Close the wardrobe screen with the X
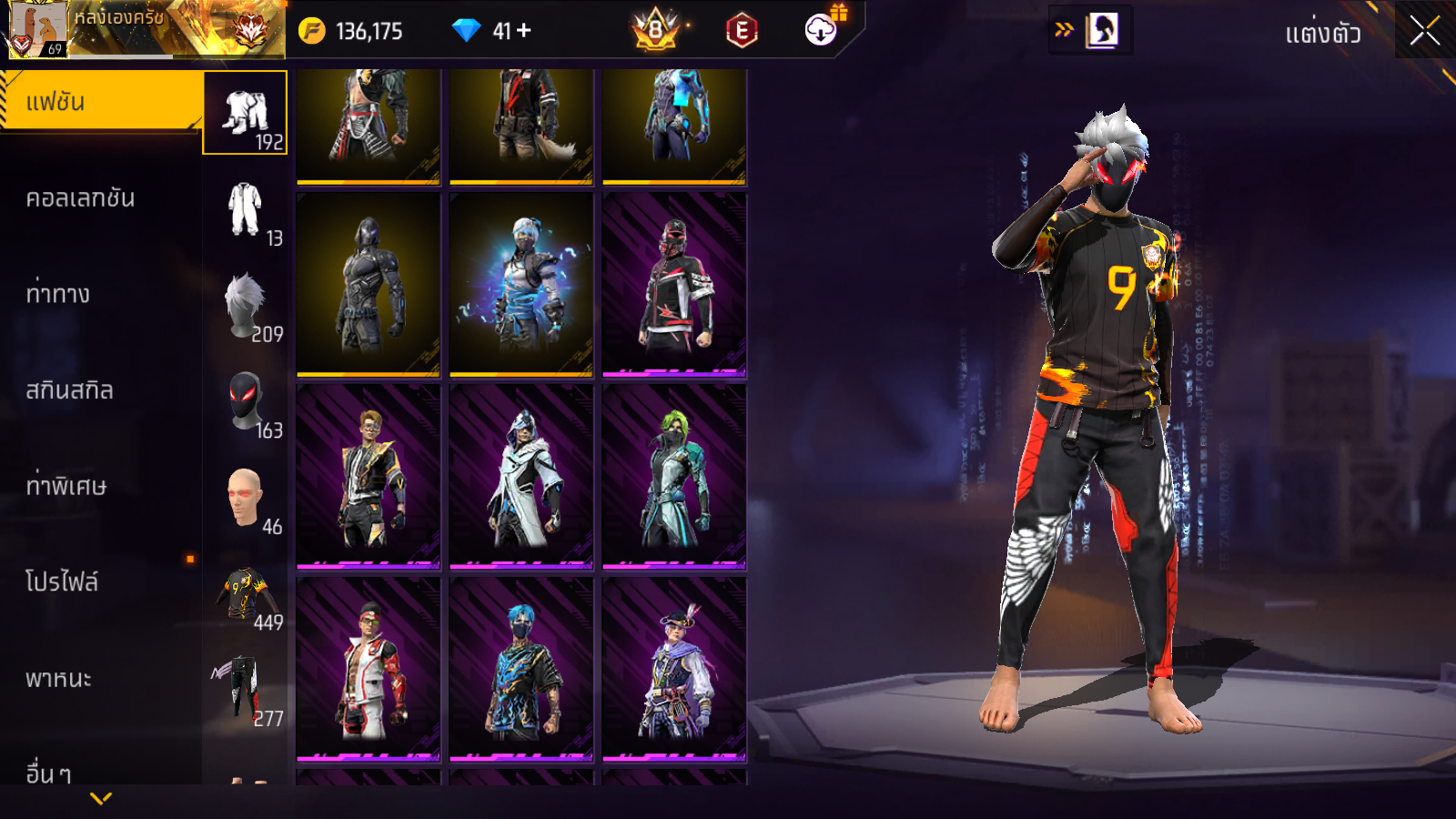The width and height of the screenshot is (1456, 819). (1424, 31)
